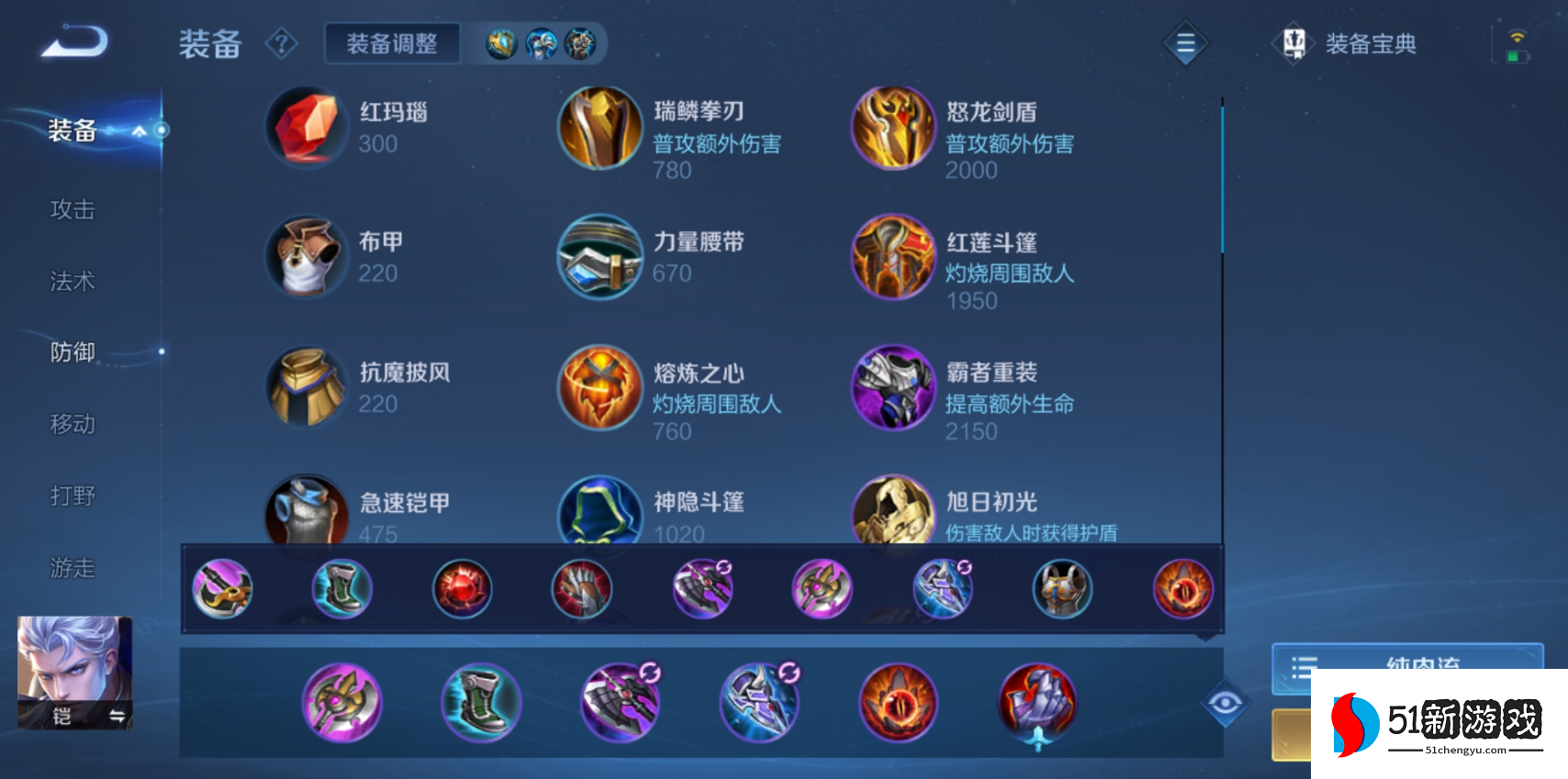Open the 怒龙剑盾 item details
1568x779 pixels.
[891, 128]
